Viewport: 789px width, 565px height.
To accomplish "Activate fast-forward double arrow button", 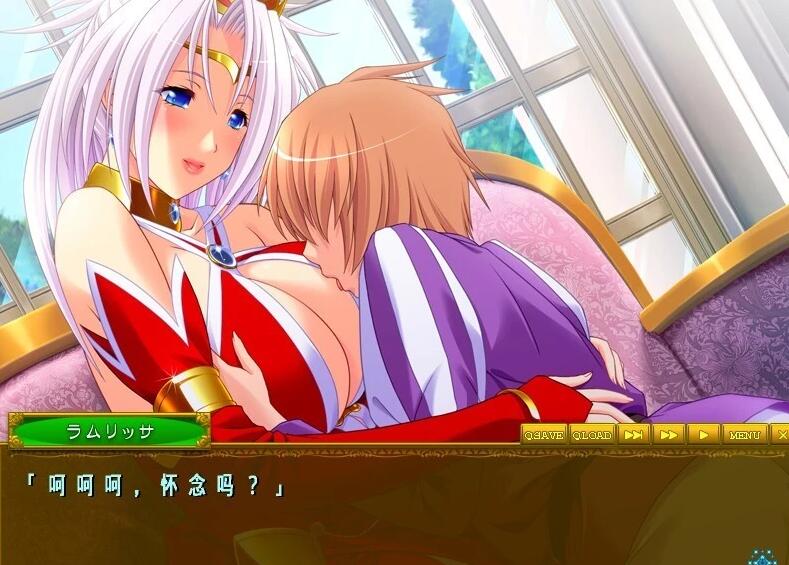I will pyautogui.click(x=668, y=434).
